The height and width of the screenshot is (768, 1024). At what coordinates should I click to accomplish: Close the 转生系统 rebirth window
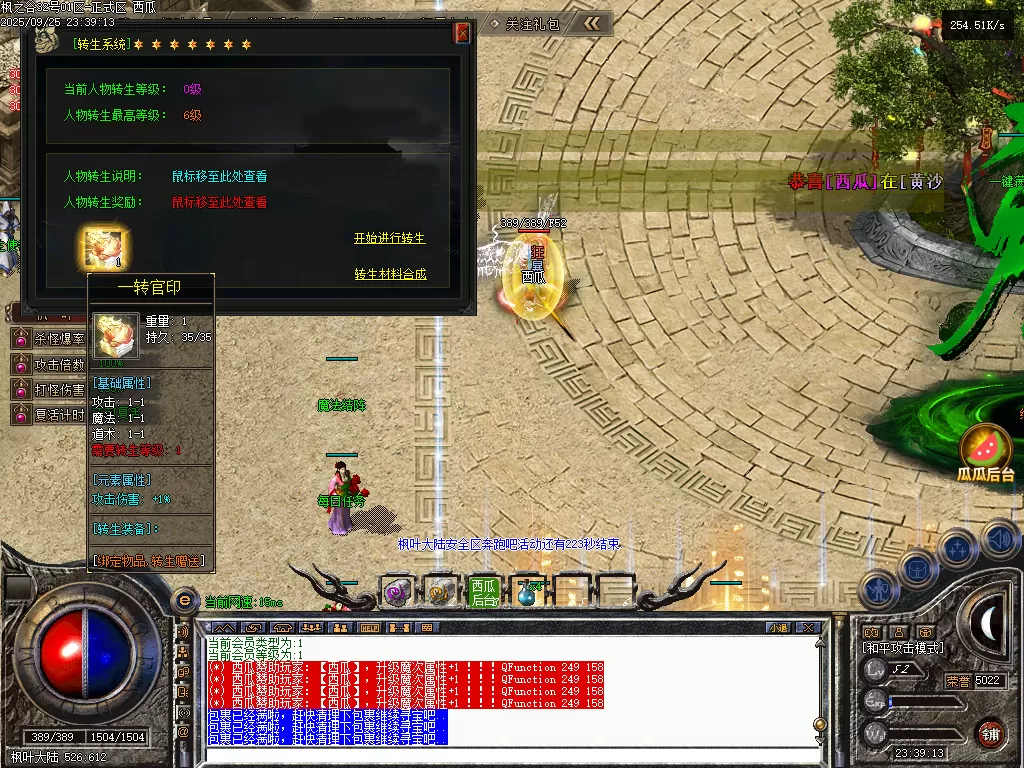point(462,33)
